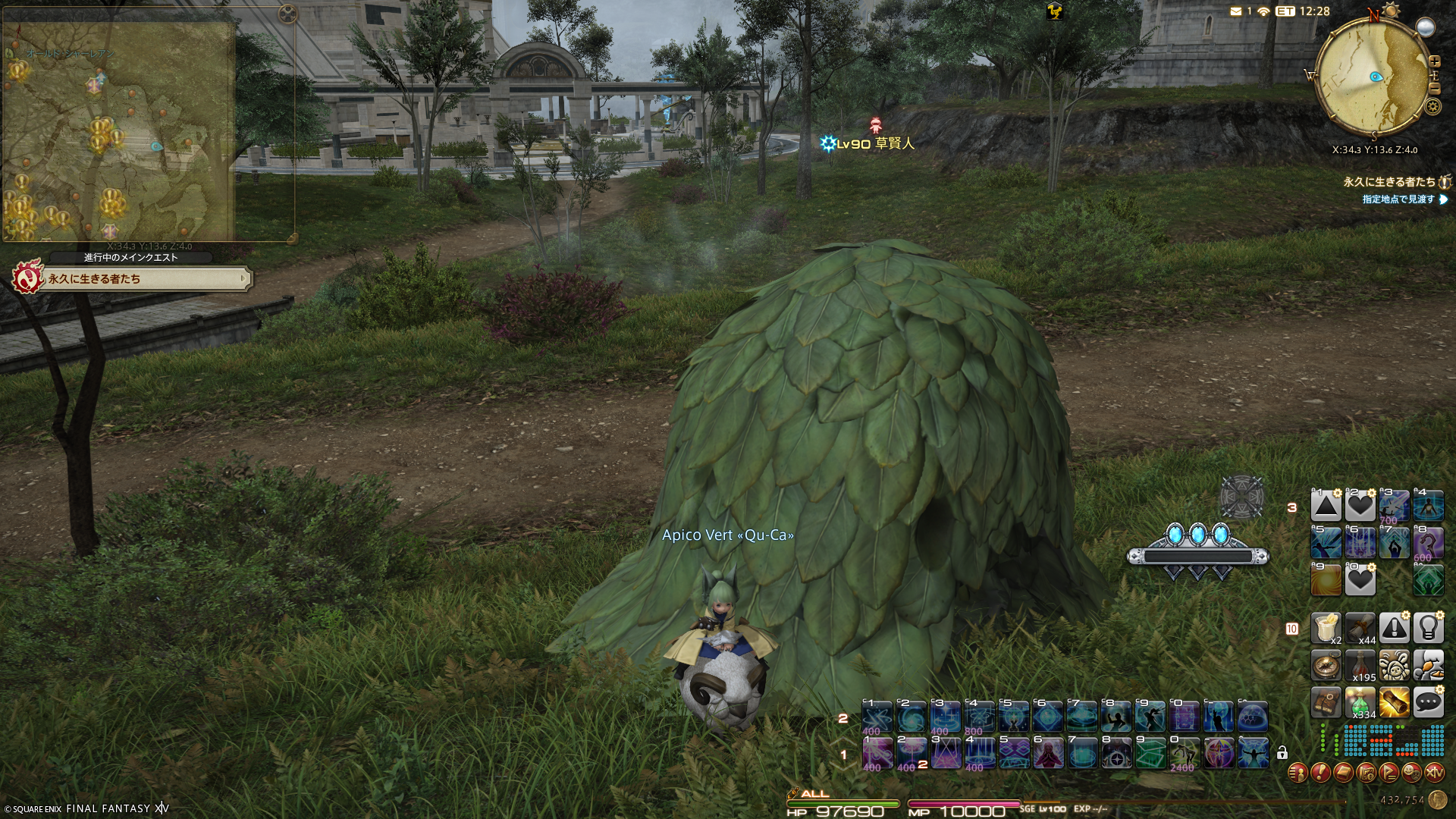Select the drink item with x2 count

[1326, 628]
